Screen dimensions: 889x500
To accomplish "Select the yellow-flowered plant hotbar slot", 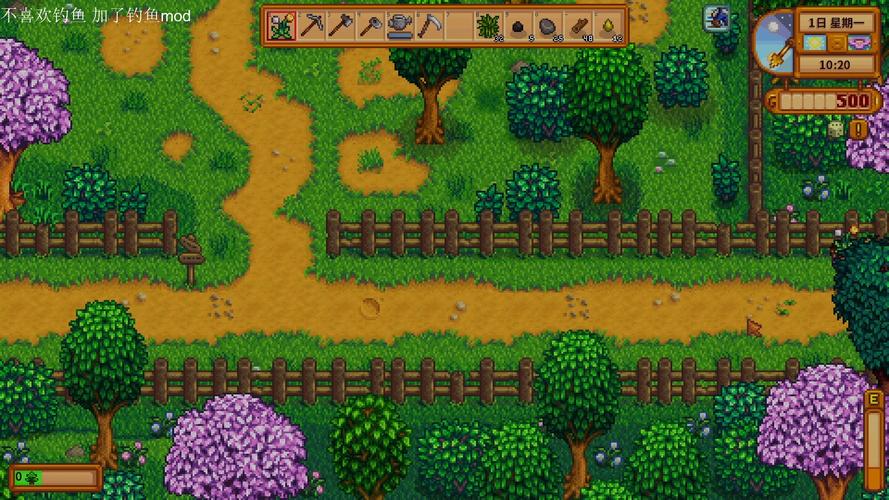I will [x=282, y=25].
